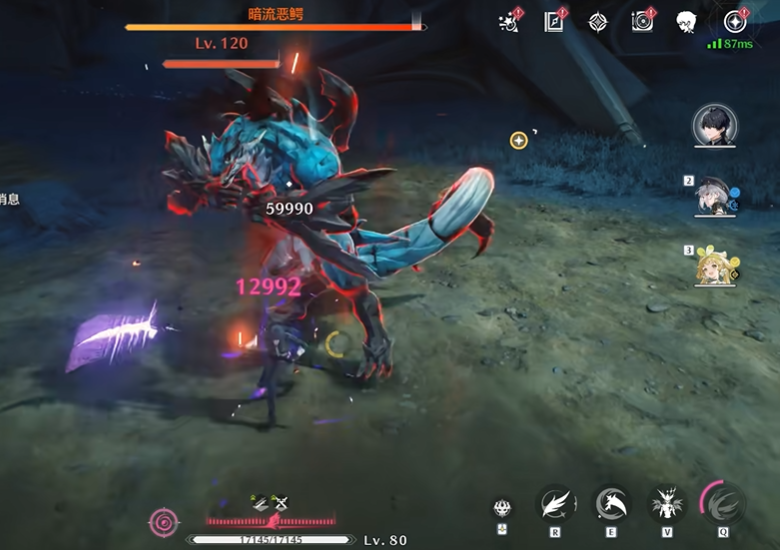Use the crescent slash skill labeled E
The width and height of the screenshot is (780, 550).
point(611,503)
